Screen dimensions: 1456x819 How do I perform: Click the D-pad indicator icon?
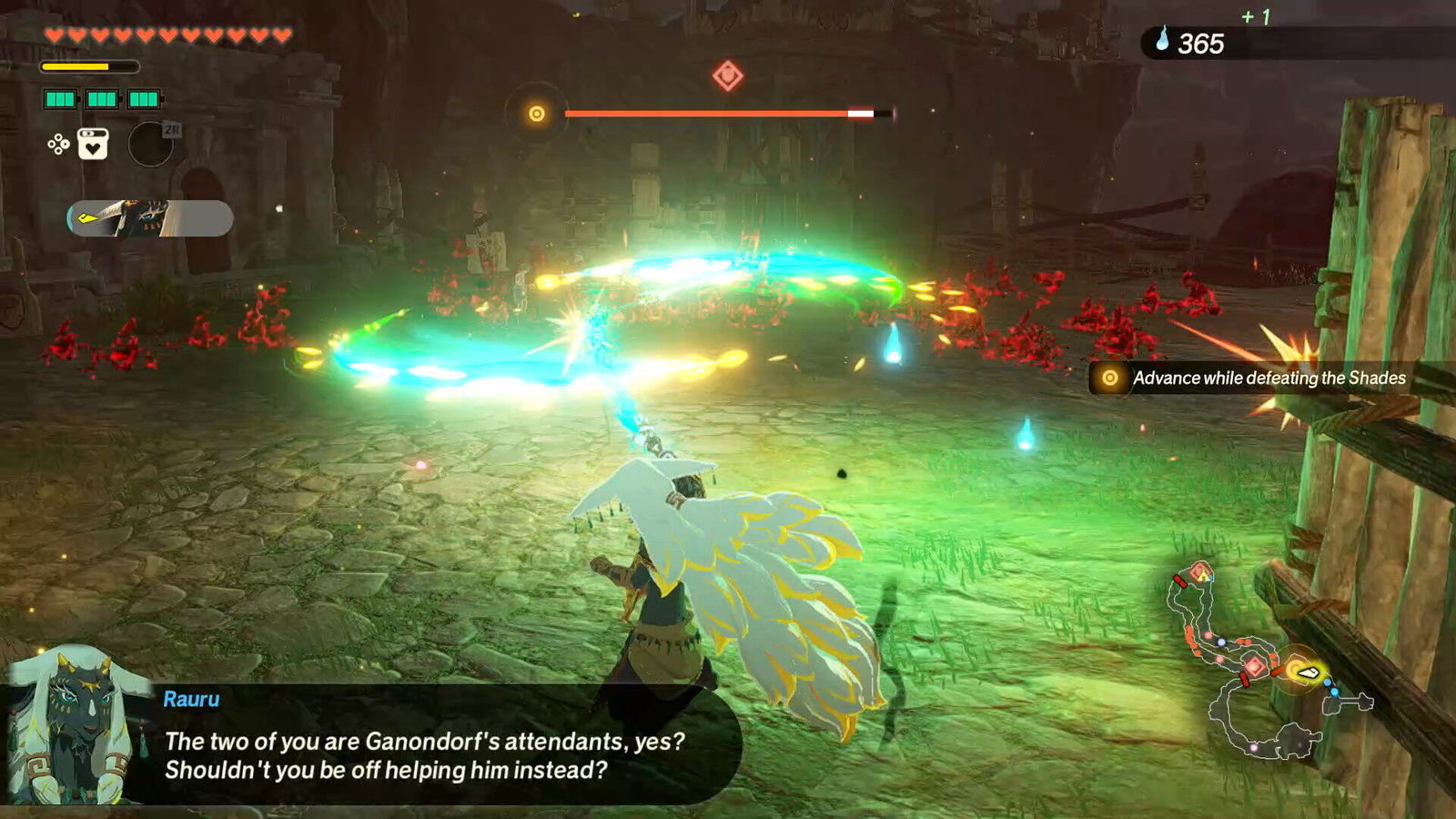pyautogui.click(x=58, y=145)
